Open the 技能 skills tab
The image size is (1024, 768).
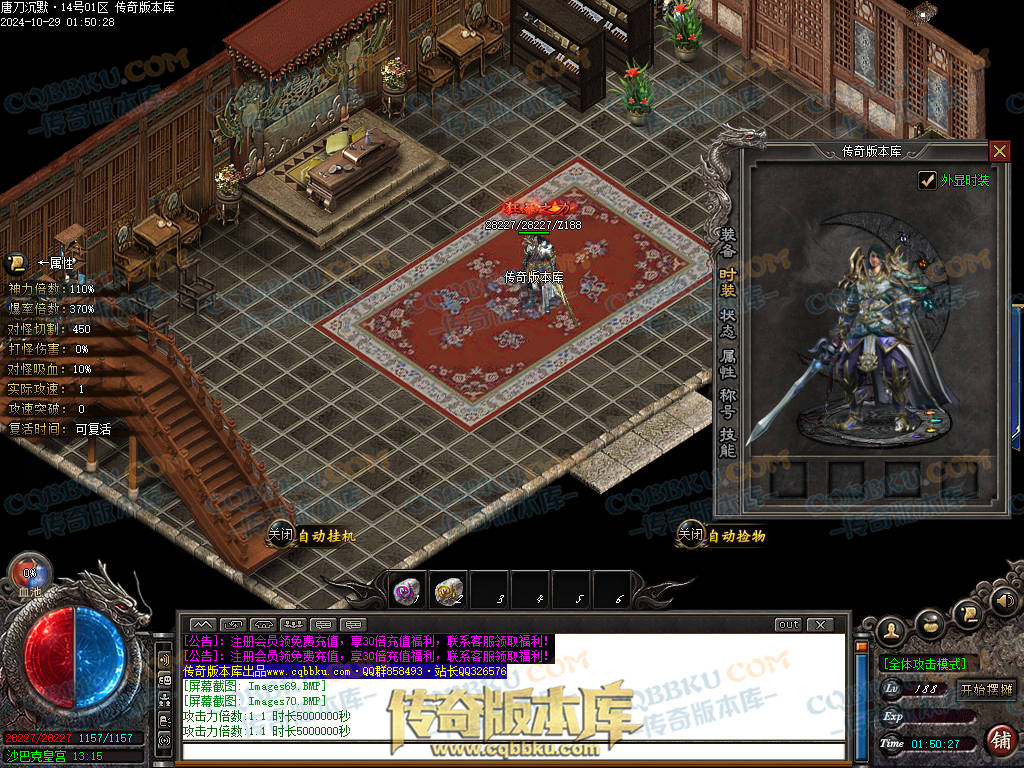[x=727, y=443]
